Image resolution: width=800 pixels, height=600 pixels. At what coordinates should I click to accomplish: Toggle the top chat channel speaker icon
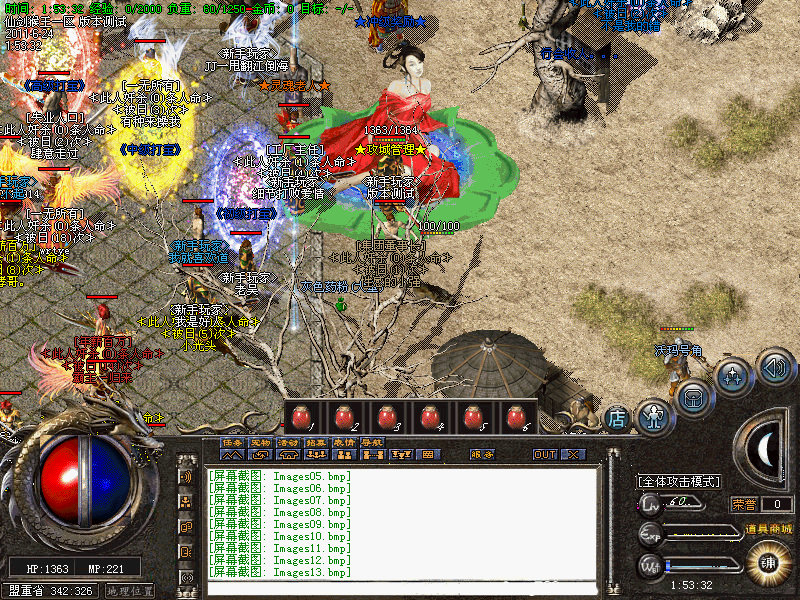(186, 477)
